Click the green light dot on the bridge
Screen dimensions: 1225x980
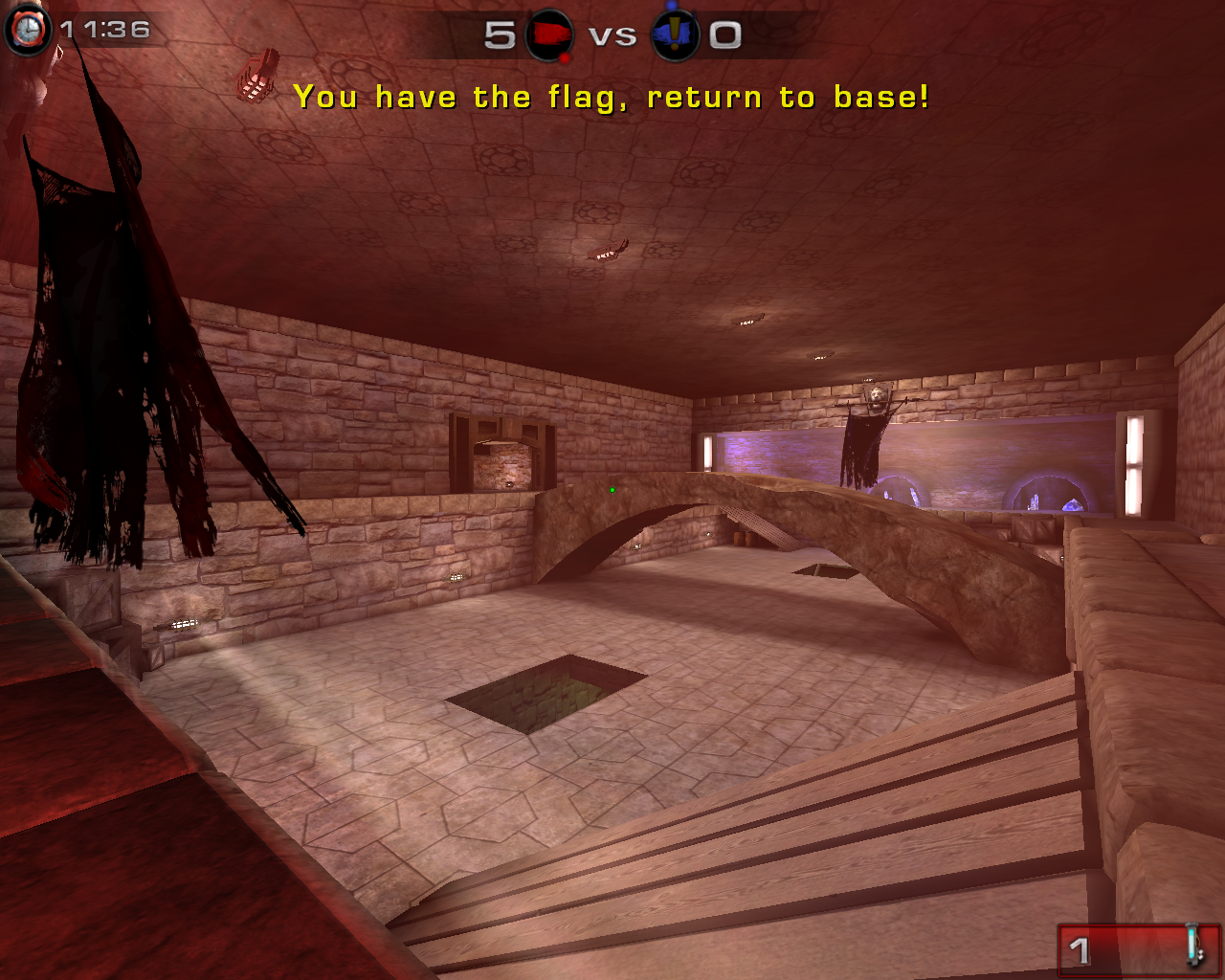tap(612, 489)
